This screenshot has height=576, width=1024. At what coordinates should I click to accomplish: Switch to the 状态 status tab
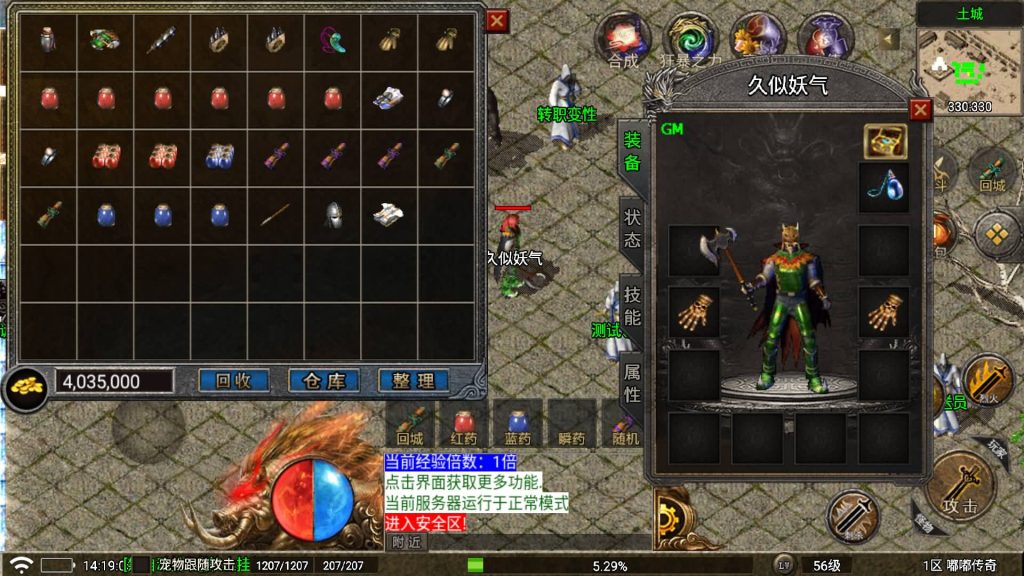[632, 228]
